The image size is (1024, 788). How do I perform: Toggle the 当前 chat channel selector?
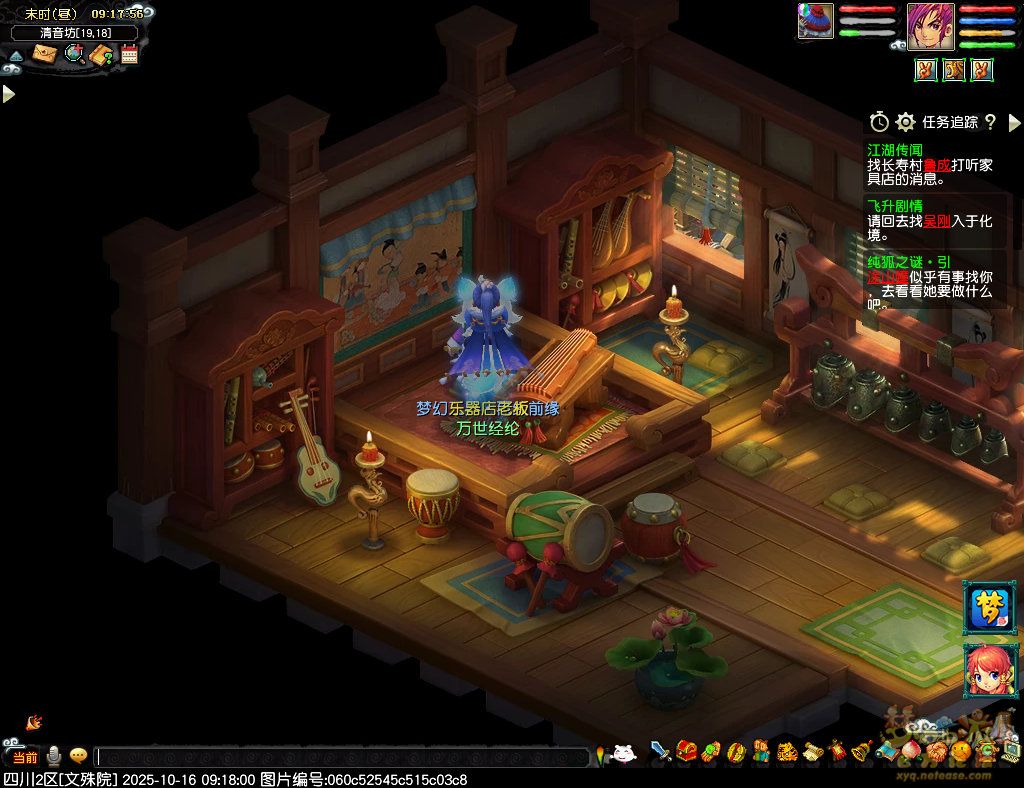pyautogui.click(x=25, y=757)
